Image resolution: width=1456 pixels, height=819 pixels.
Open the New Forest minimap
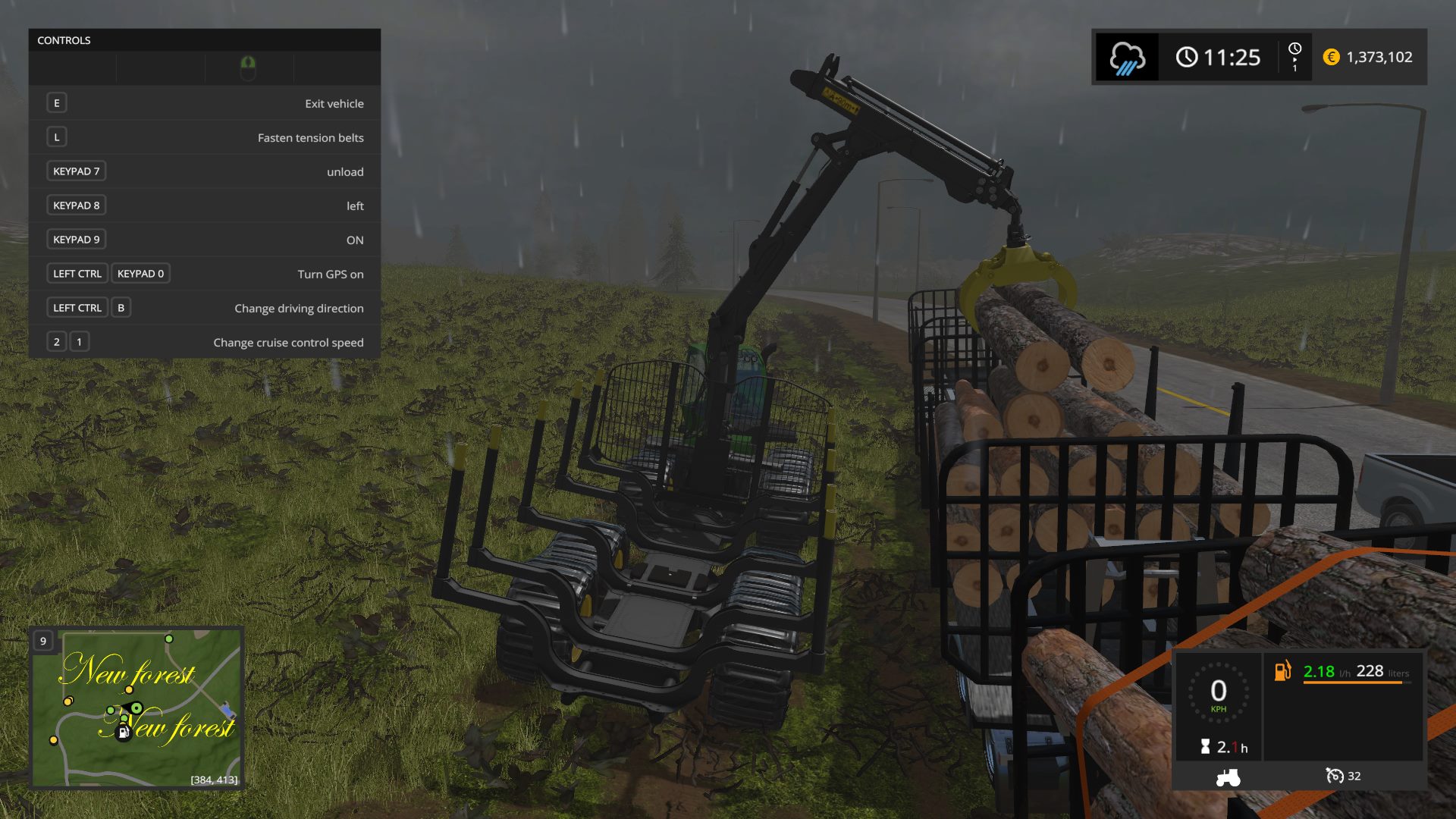click(136, 708)
